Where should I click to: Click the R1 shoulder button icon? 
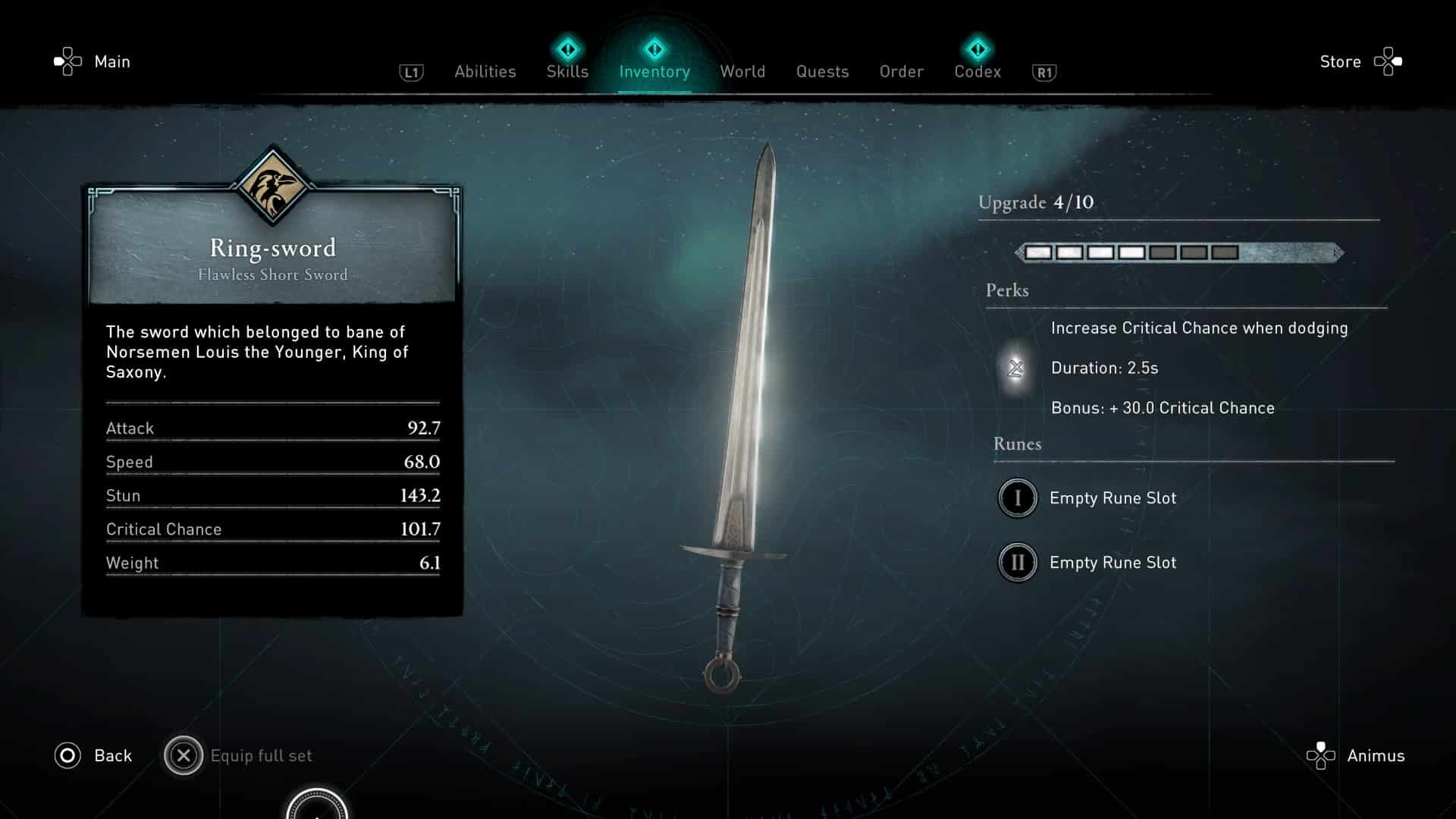(x=1043, y=71)
